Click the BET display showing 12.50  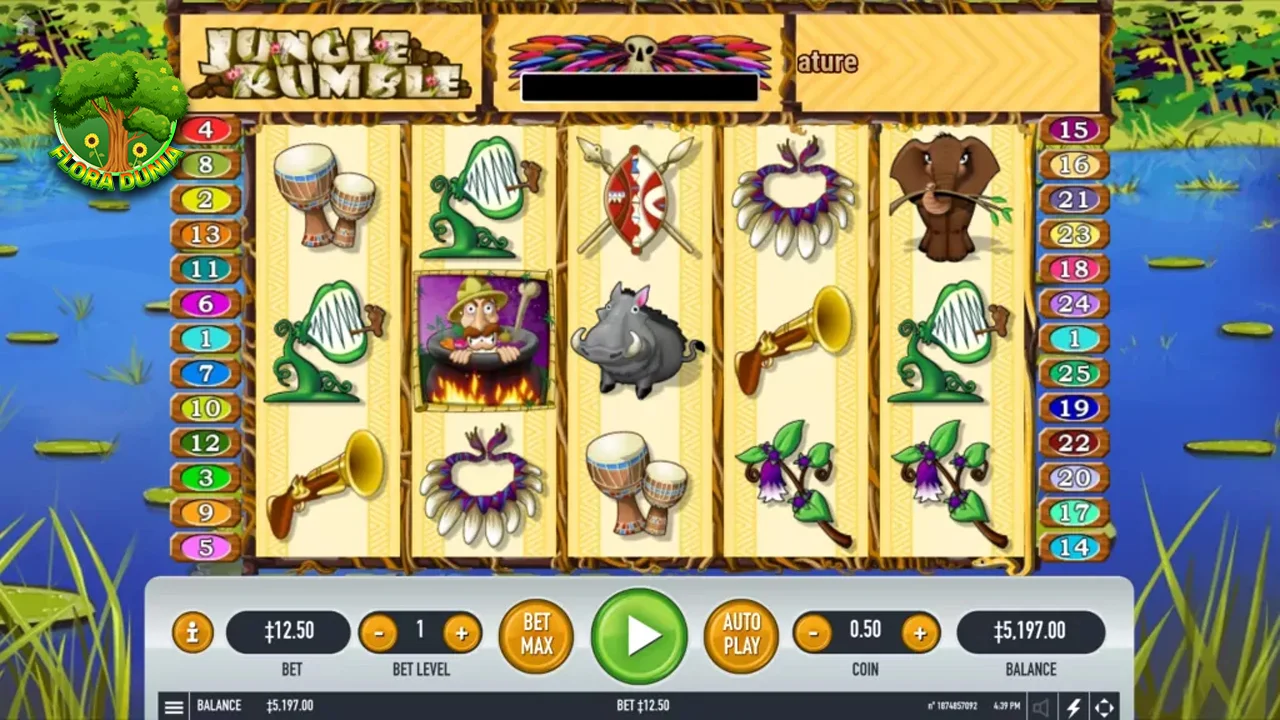(291, 632)
